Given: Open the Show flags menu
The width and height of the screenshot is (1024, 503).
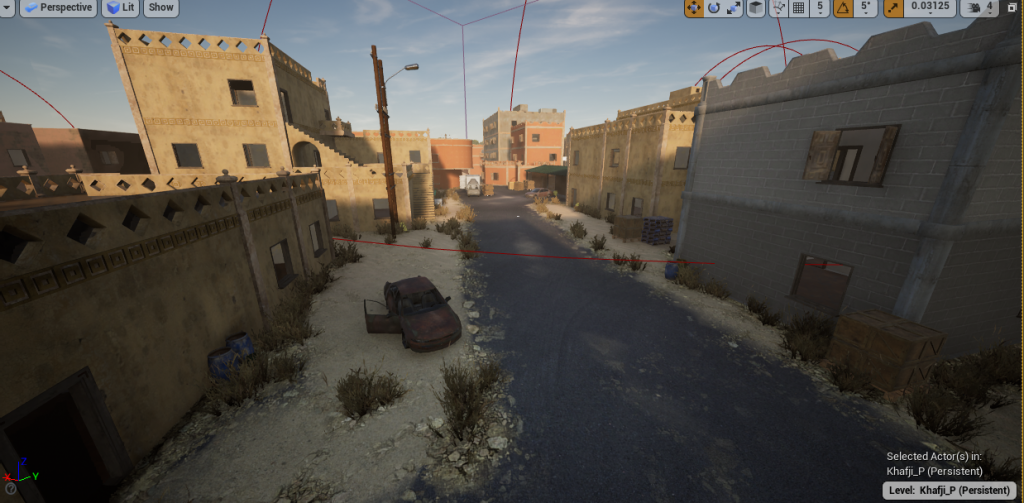Looking at the screenshot, I should tap(161, 8).
